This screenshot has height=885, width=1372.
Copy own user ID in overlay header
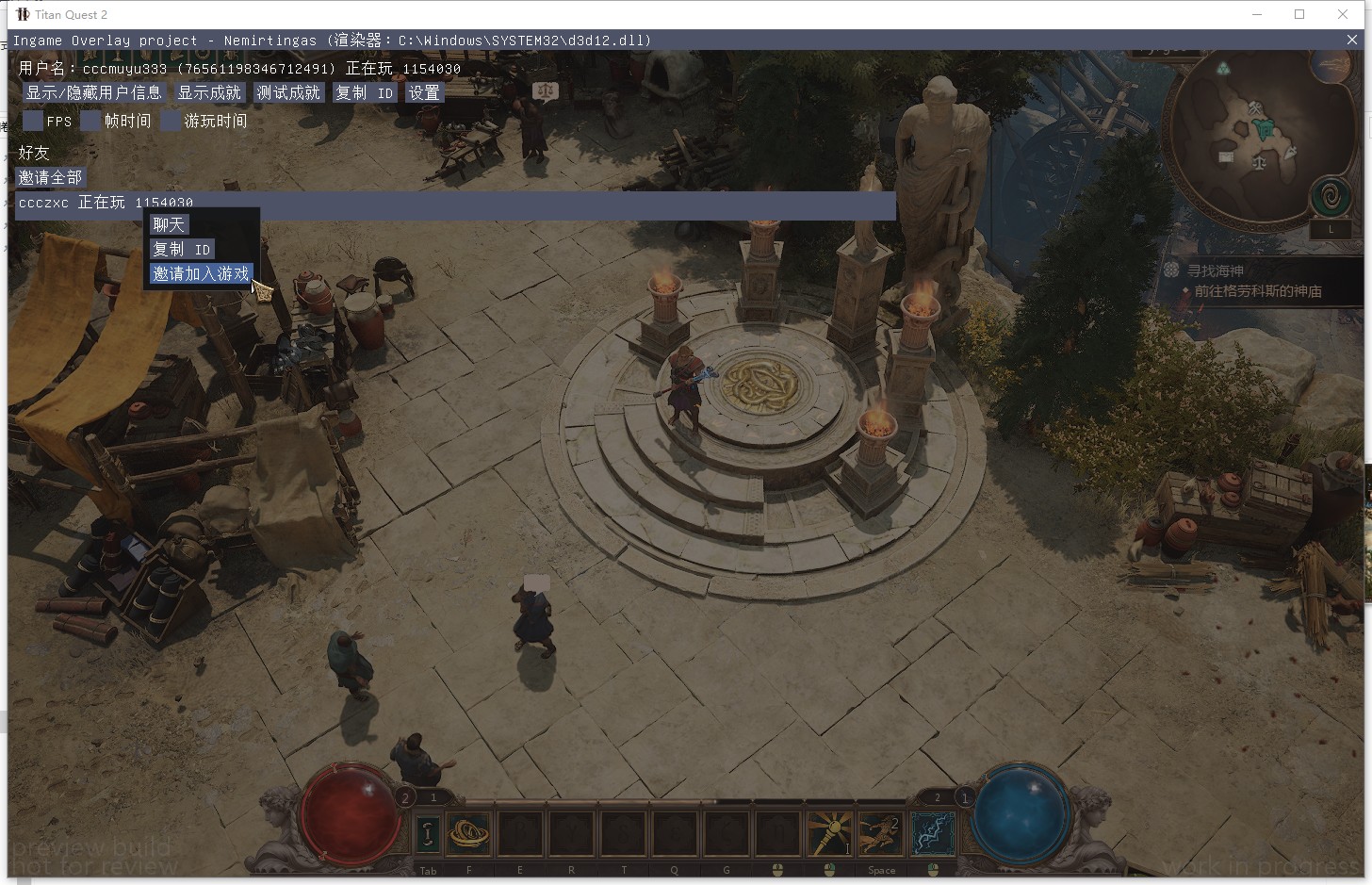pyautogui.click(x=364, y=92)
